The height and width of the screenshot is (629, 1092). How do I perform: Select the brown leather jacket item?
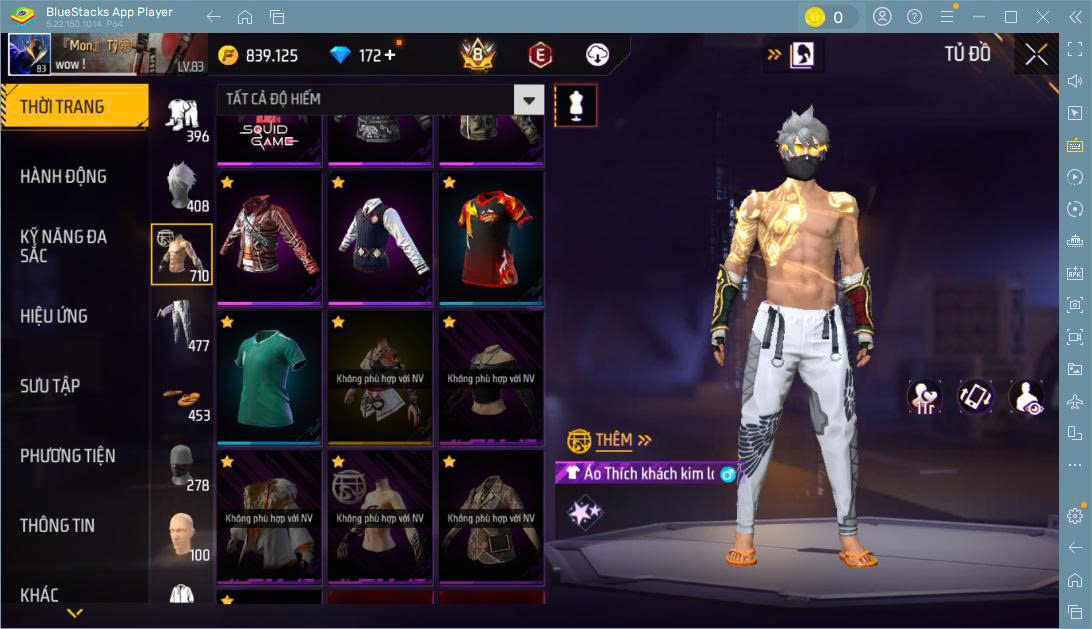(x=269, y=239)
